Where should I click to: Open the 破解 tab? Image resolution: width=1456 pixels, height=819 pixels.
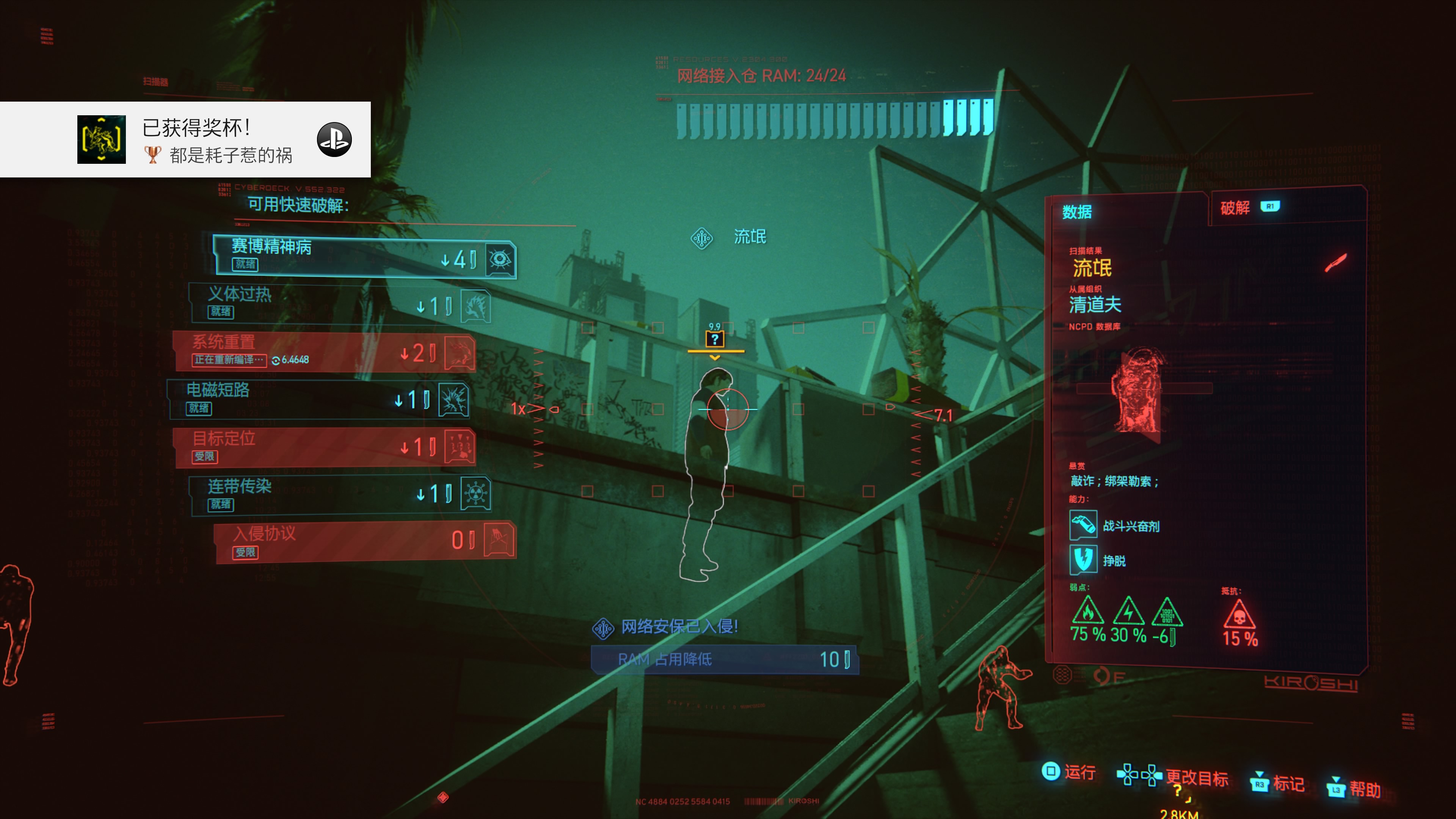point(1235,208)
